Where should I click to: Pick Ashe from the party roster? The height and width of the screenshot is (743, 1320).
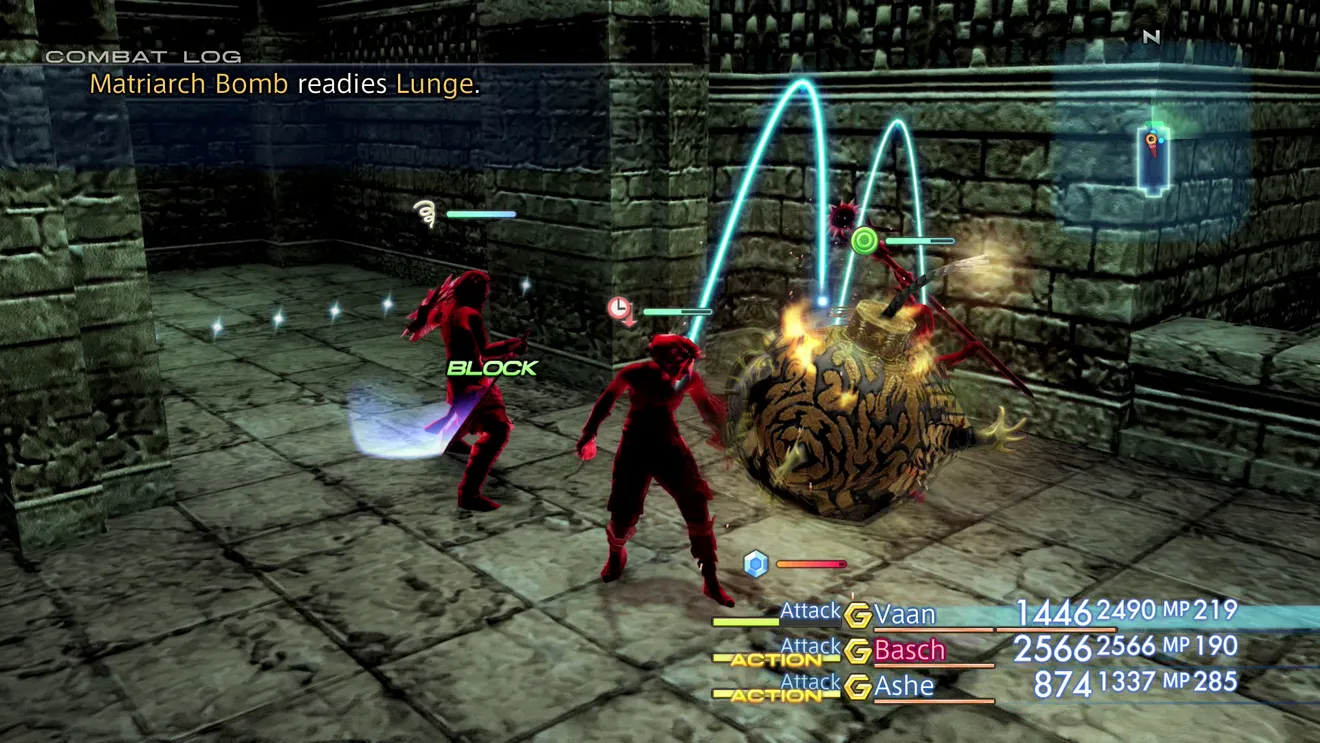(x=904, y=687)
